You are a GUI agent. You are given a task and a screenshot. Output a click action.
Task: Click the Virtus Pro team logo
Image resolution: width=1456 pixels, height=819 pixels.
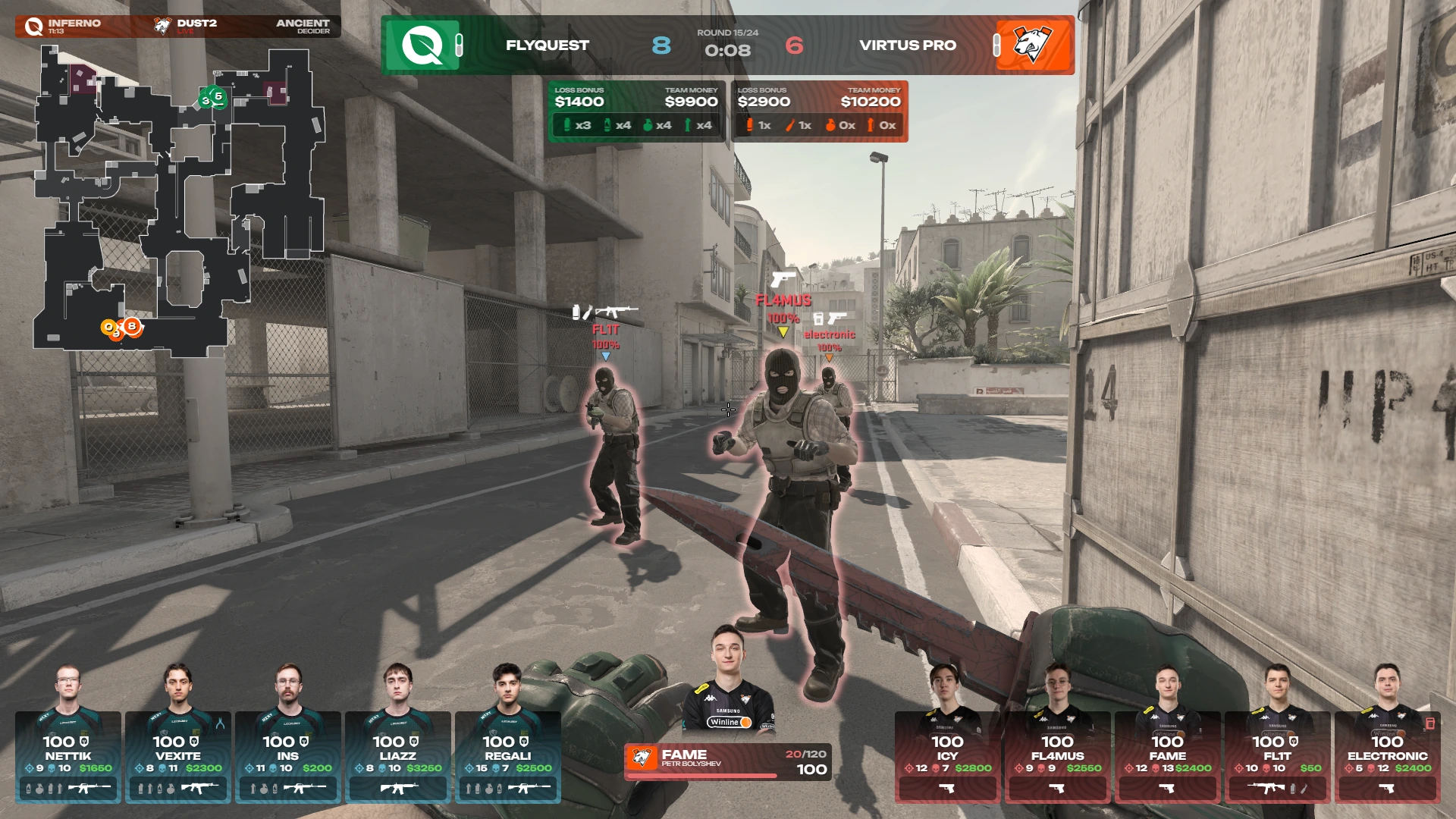1032,45
